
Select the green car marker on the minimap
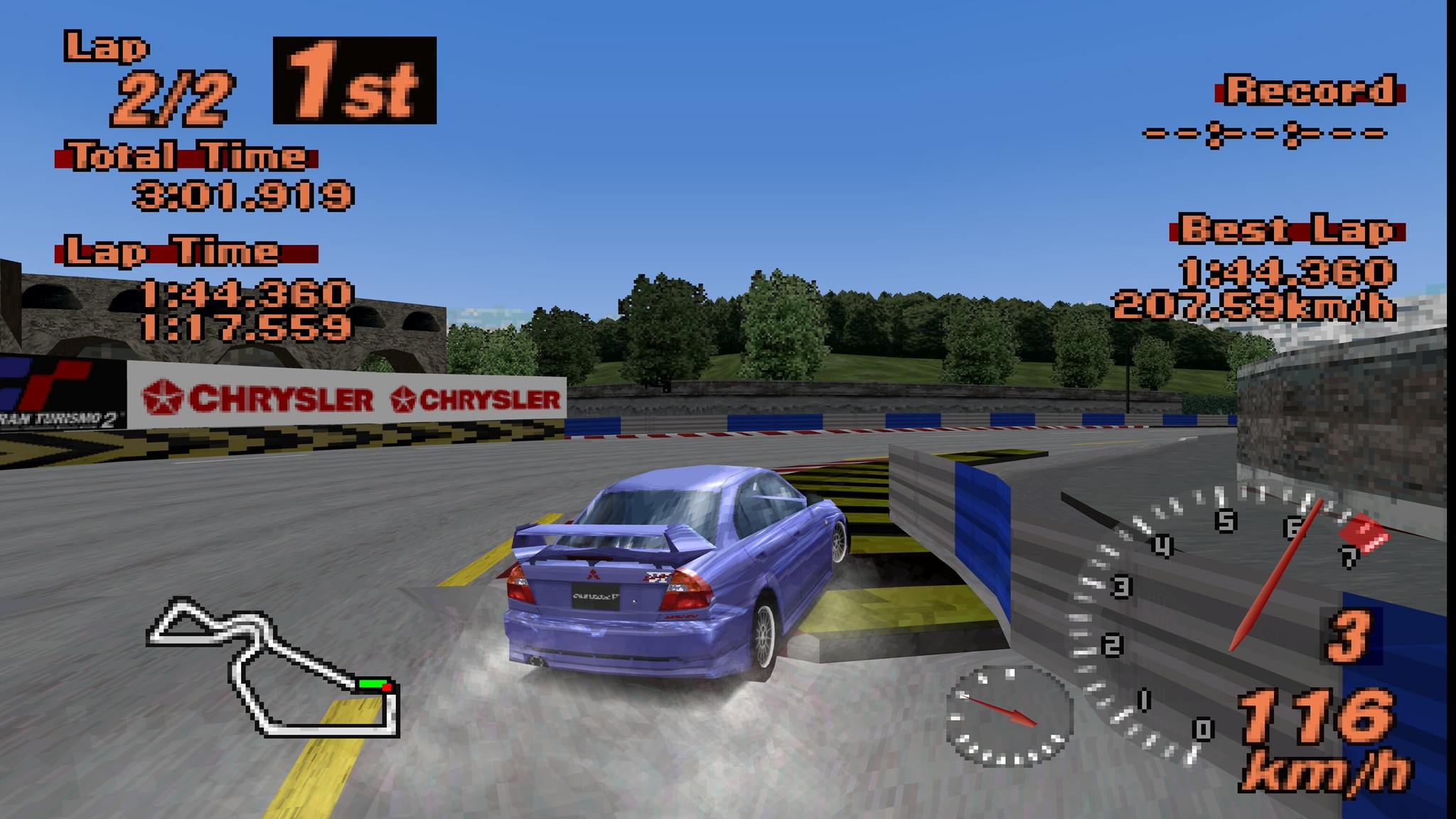(x=372, y=684)
